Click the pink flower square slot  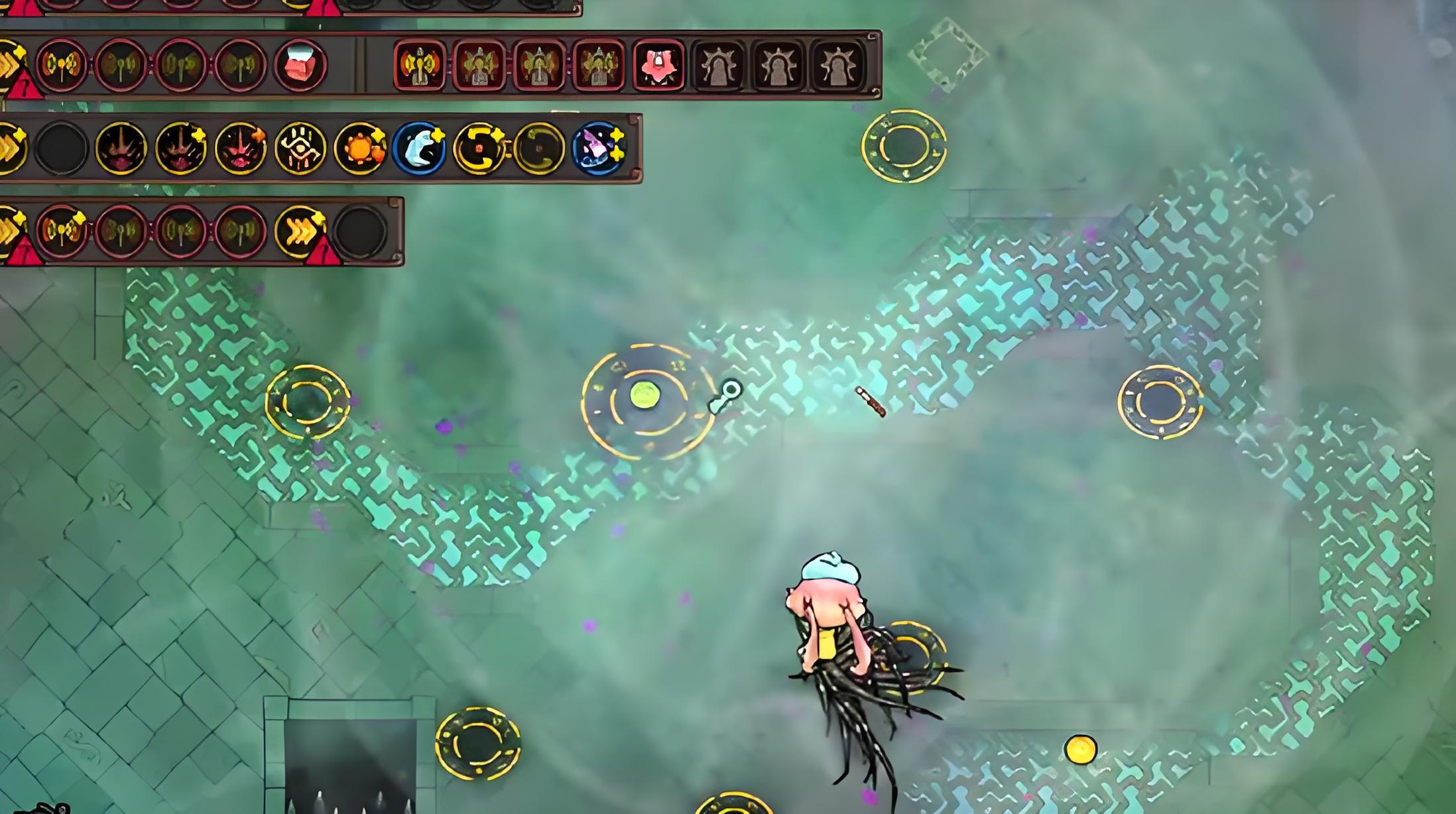pyautogui.click(x=658, y=65)
